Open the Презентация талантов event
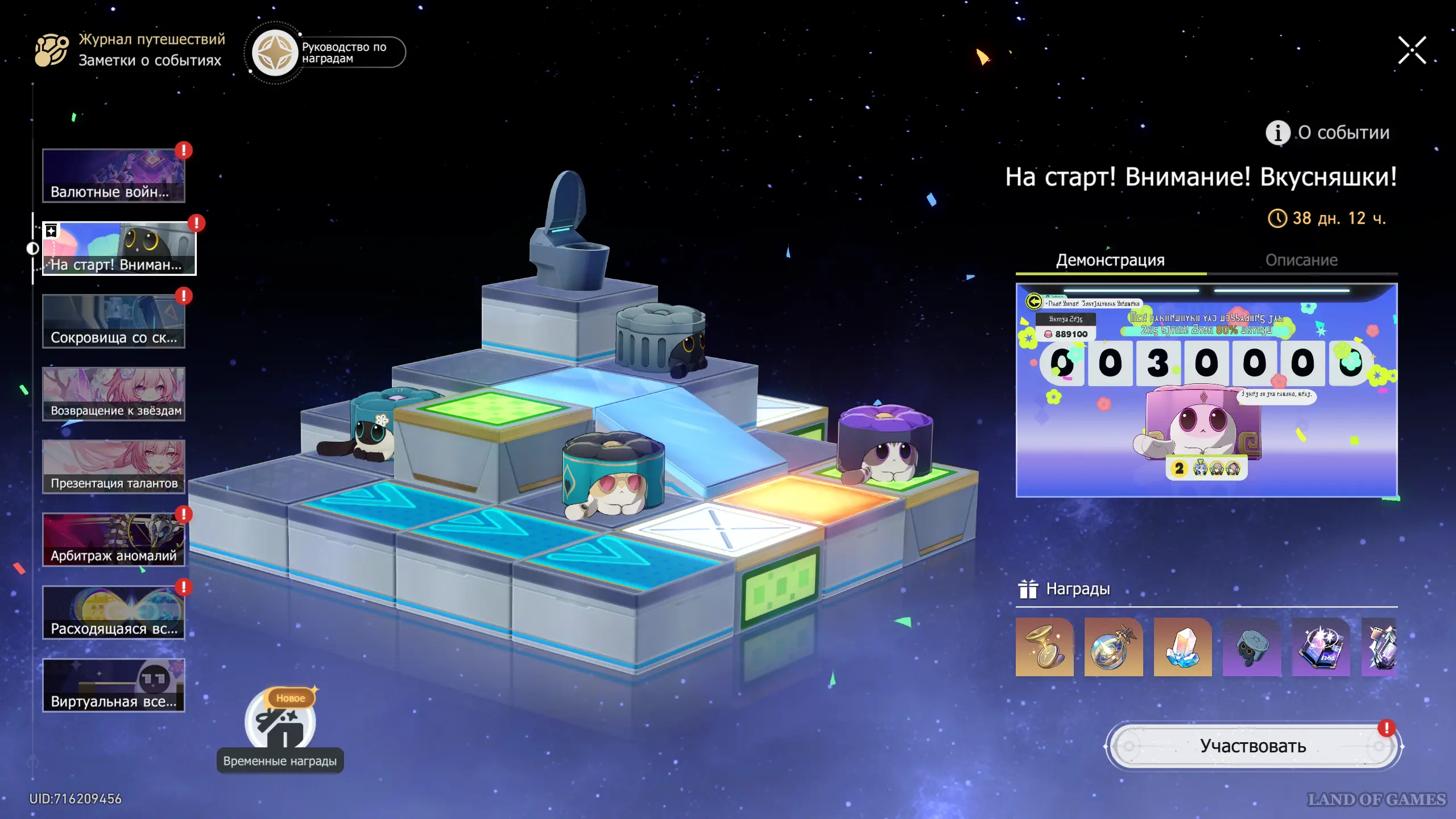 pos(114,467)
